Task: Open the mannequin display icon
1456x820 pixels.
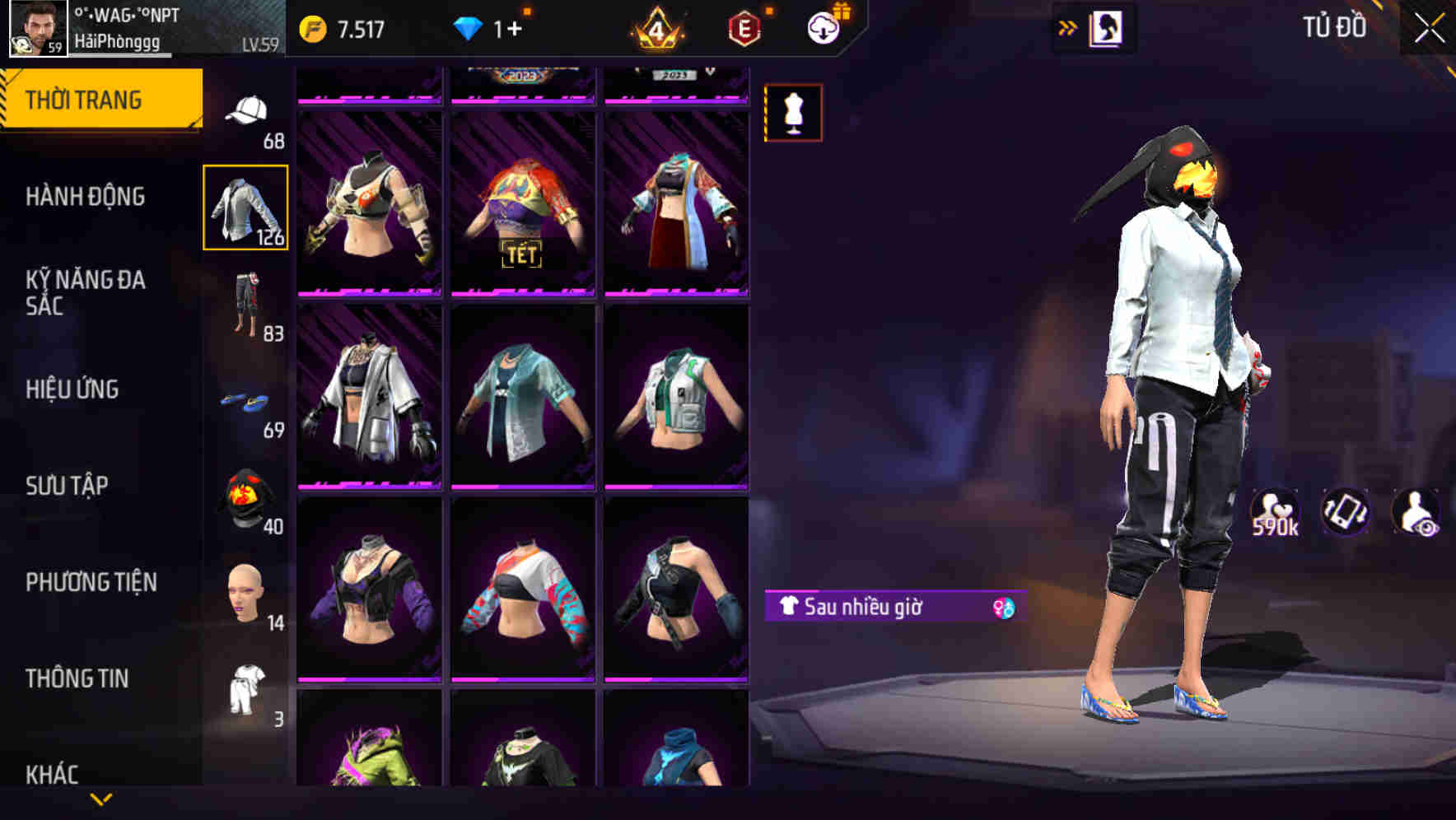Action: [792, 112]
